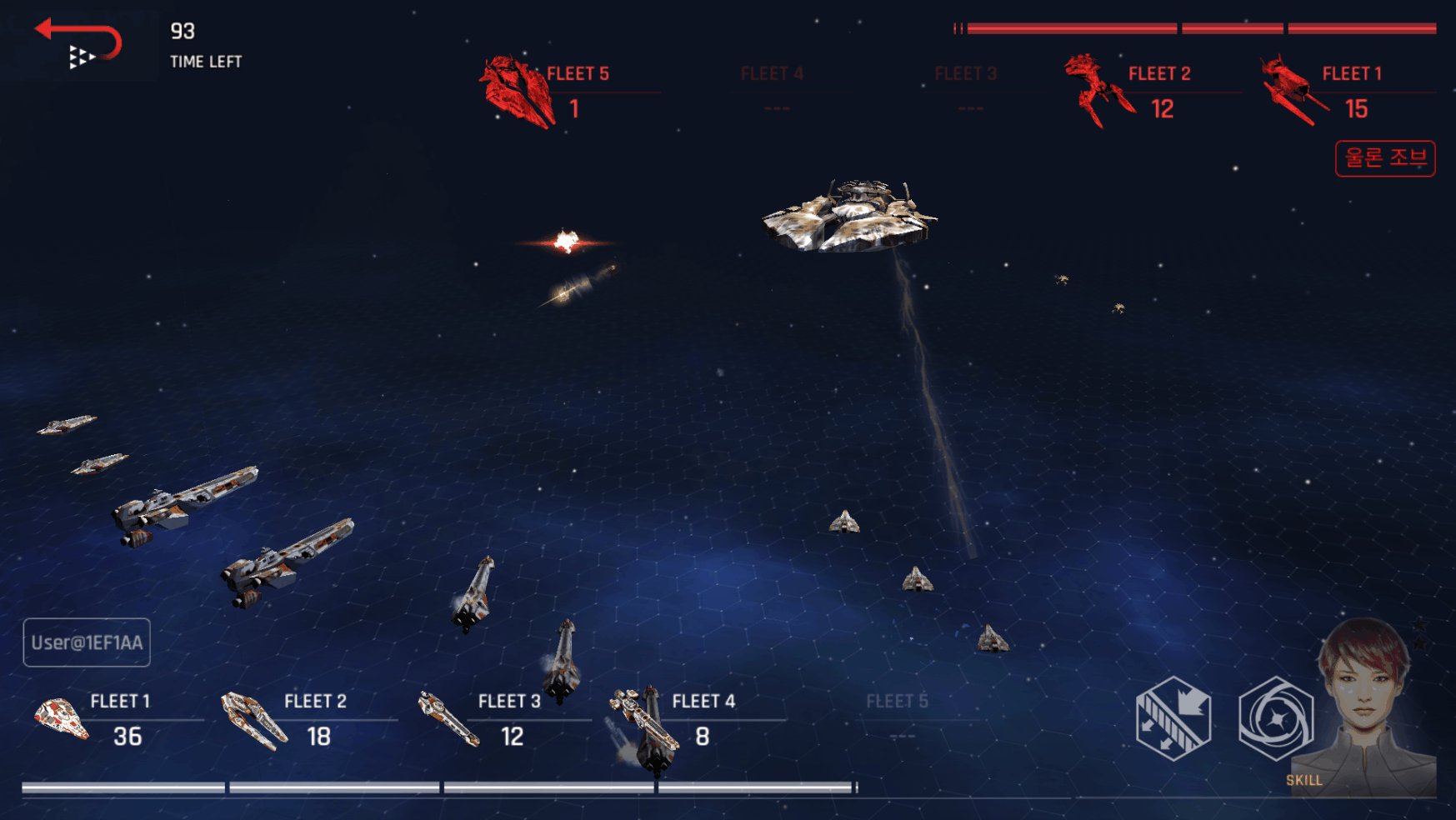The width and height of the screenshot is (1456, 820).
Task: Select player Fleet 2 with 18 ships
Action: pos(308,719)
